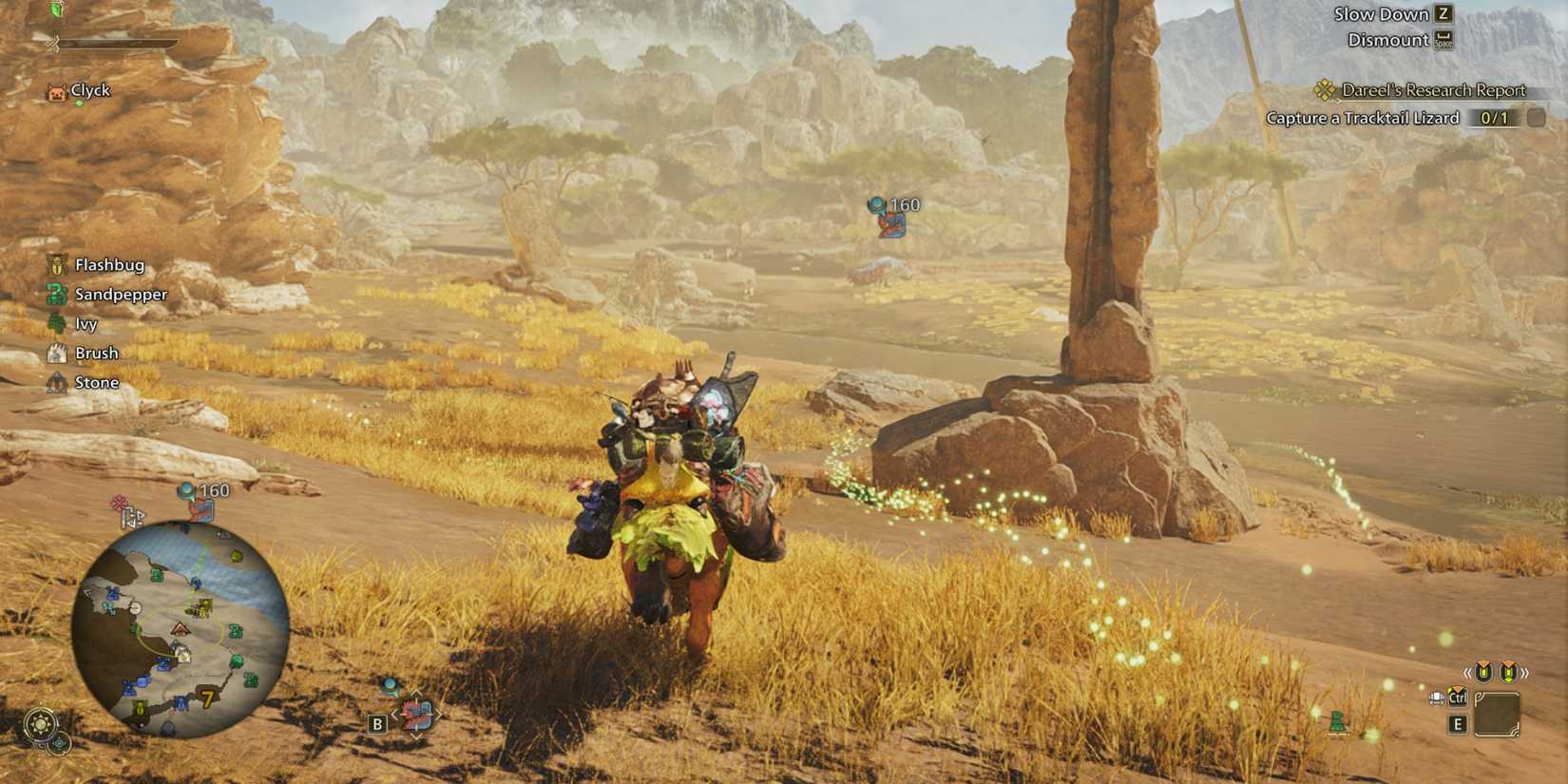Click the Slow Down Z prompt
Screen dimensions: 1568x784
tap(1387, 13)
